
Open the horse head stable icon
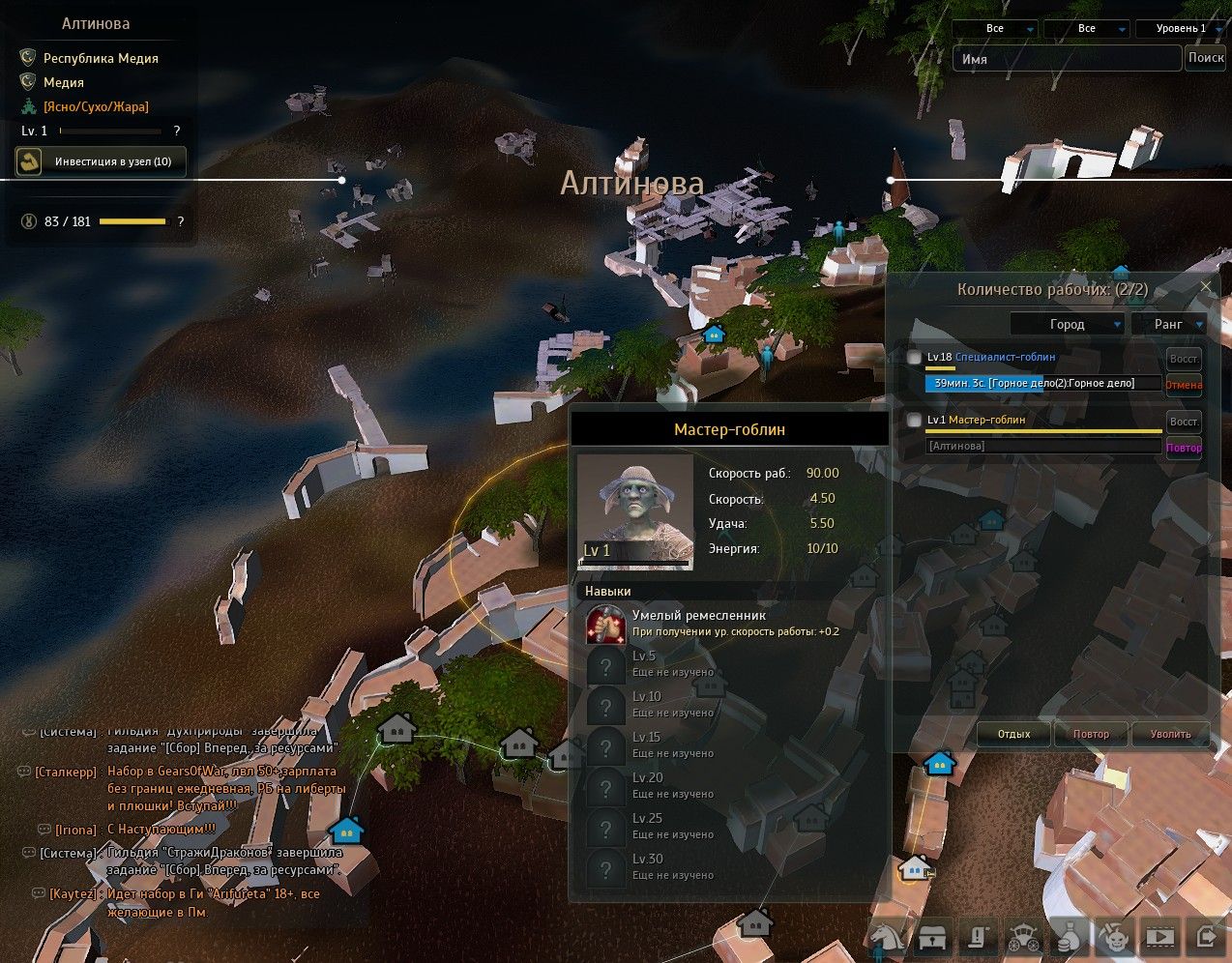(x=886, y=936)
